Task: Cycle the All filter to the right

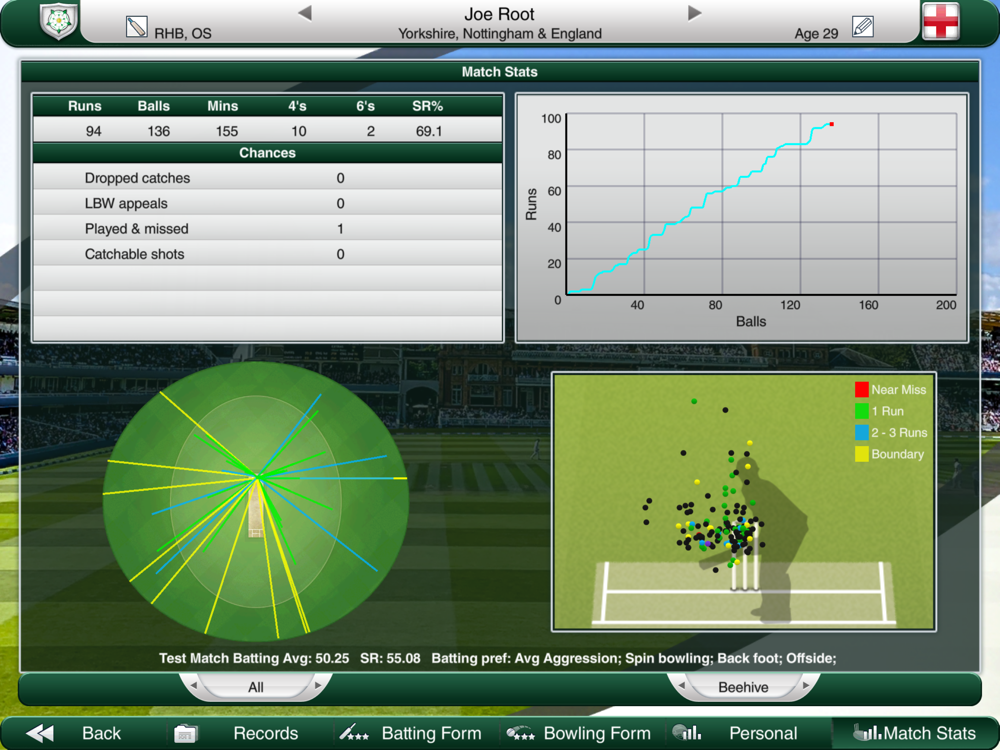Action: pyautogui.click(x=319, y=686)
